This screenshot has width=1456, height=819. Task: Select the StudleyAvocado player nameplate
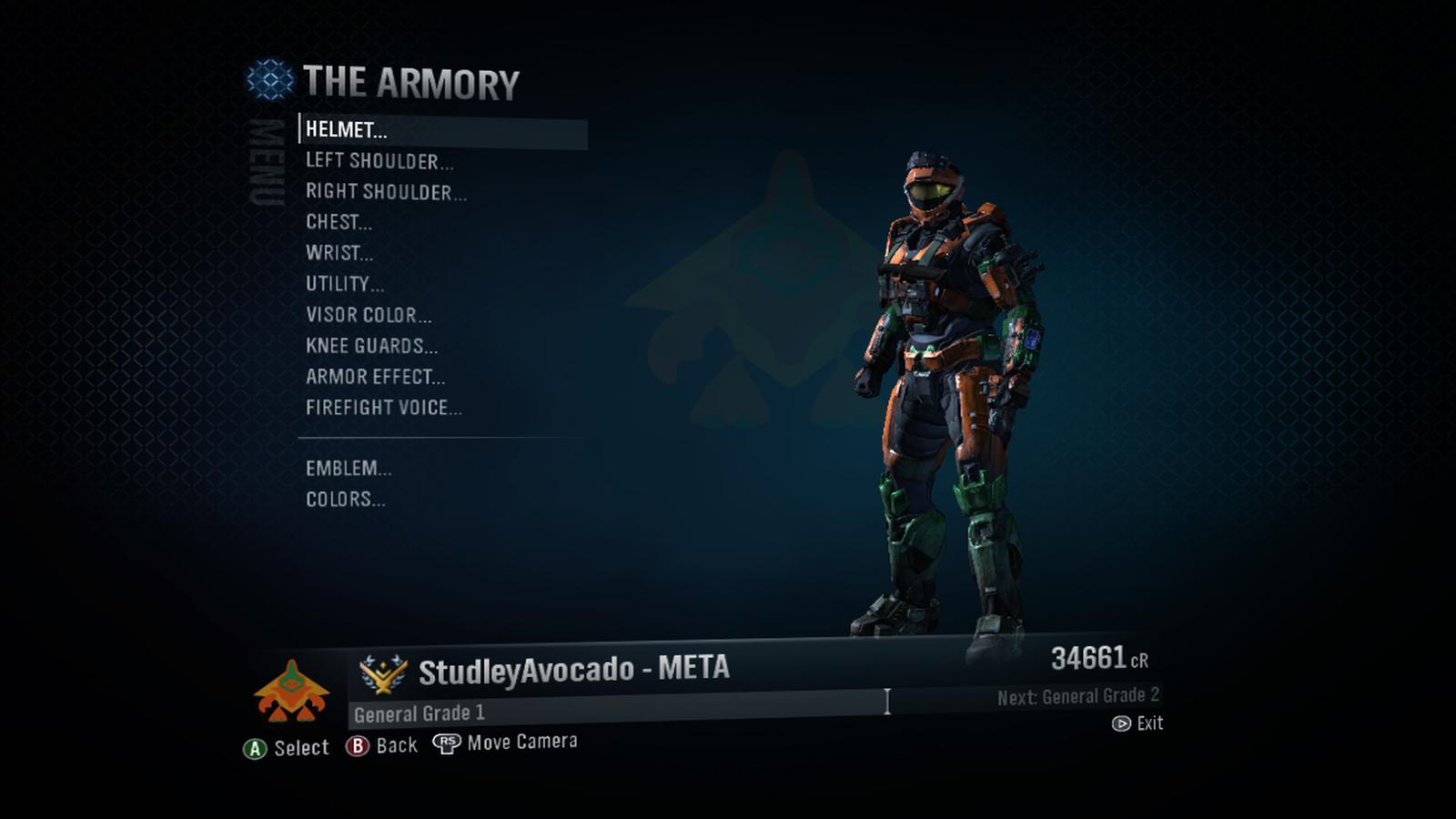pos(573,672)
